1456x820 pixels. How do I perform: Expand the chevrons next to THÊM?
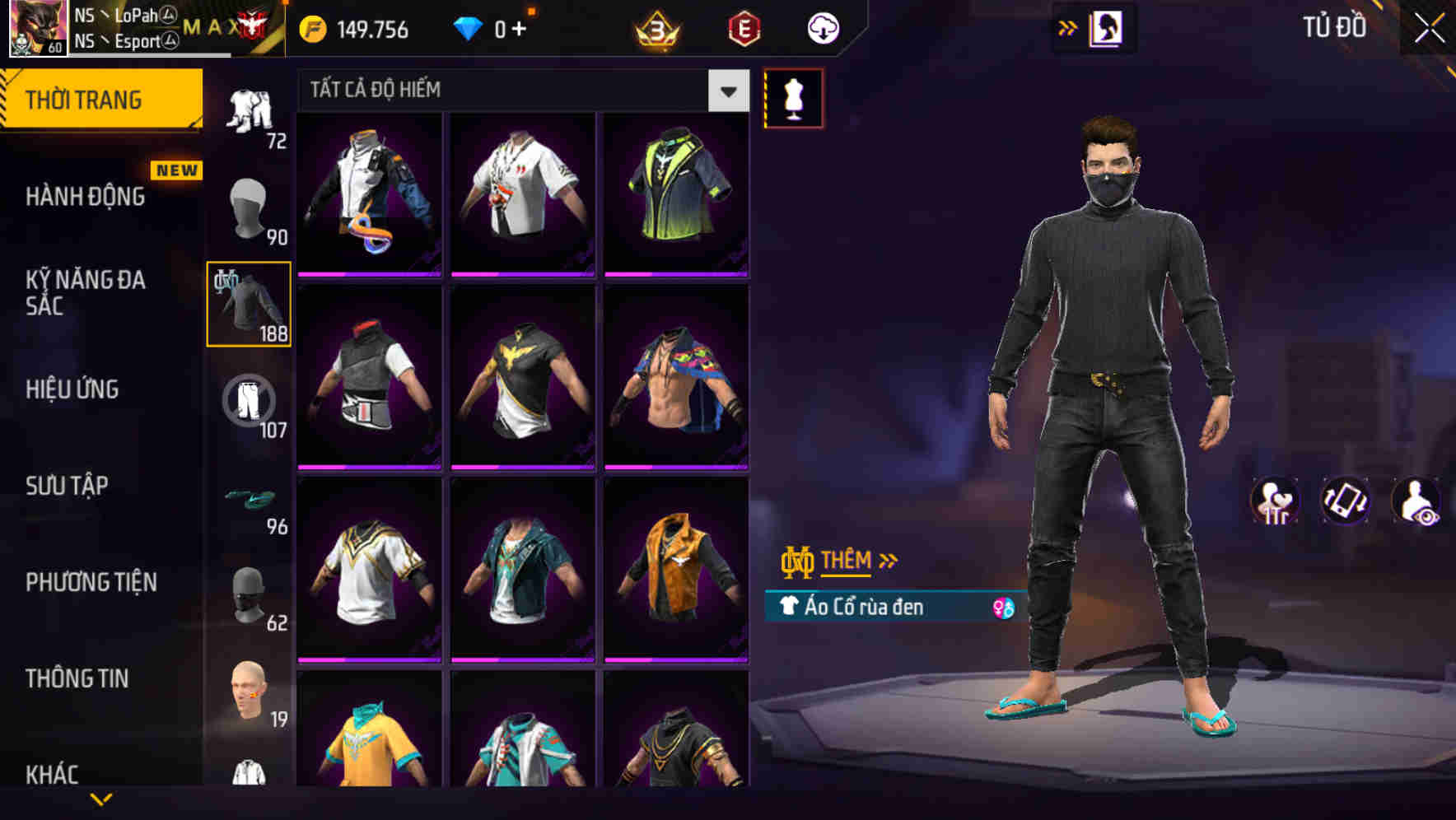888,560
